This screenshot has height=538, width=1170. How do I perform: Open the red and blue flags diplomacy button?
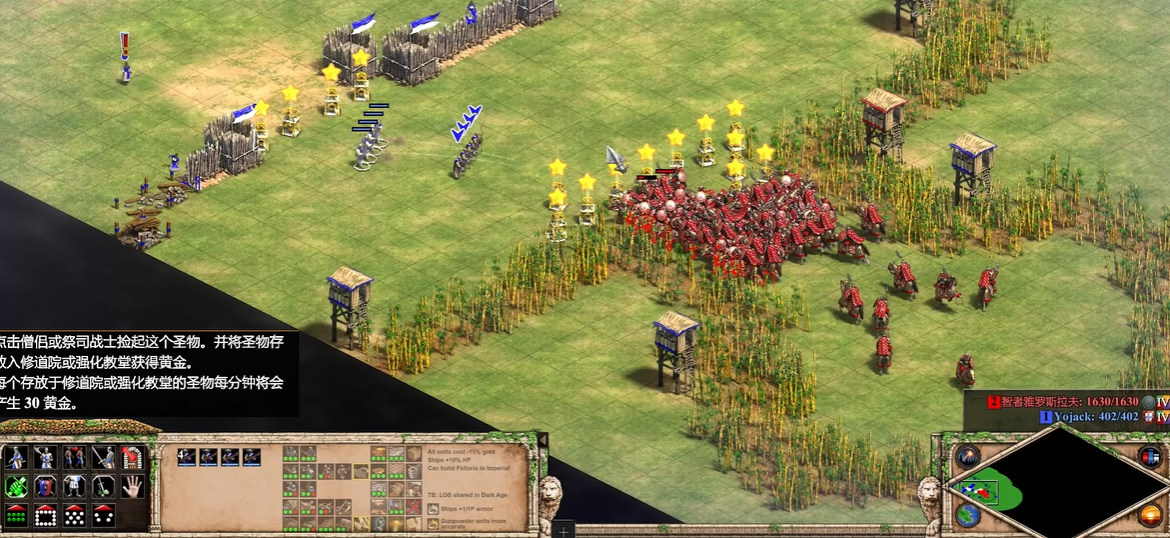pos(1149,457)
